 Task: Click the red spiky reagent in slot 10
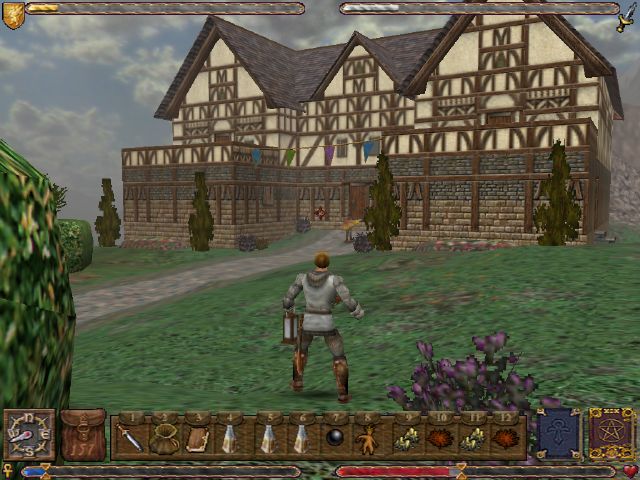point(439,438)
